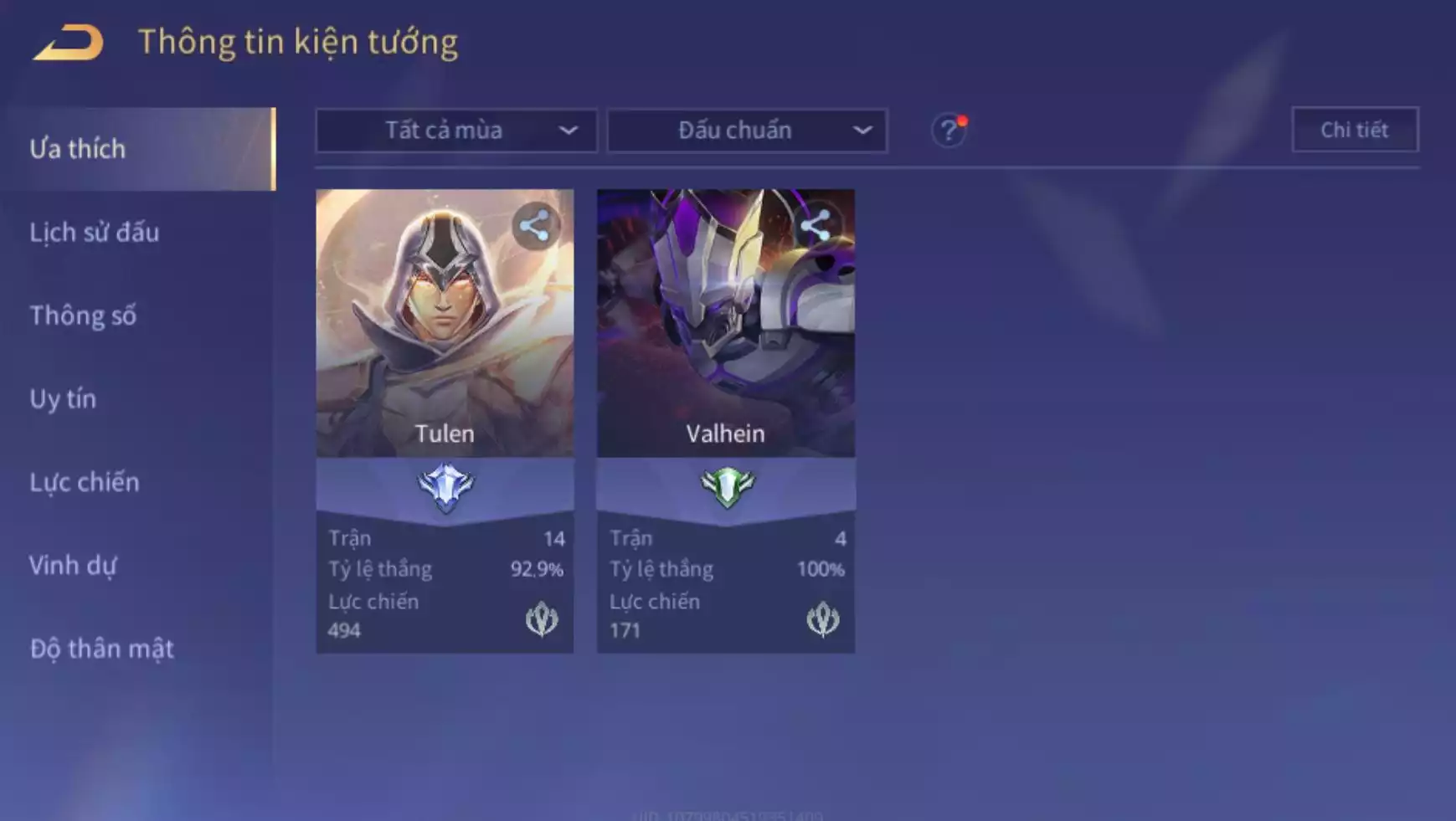1456x821 pixels.
Task: Click Tulen's Lực chiến emblem icon
Action: [x=542, y=619]
